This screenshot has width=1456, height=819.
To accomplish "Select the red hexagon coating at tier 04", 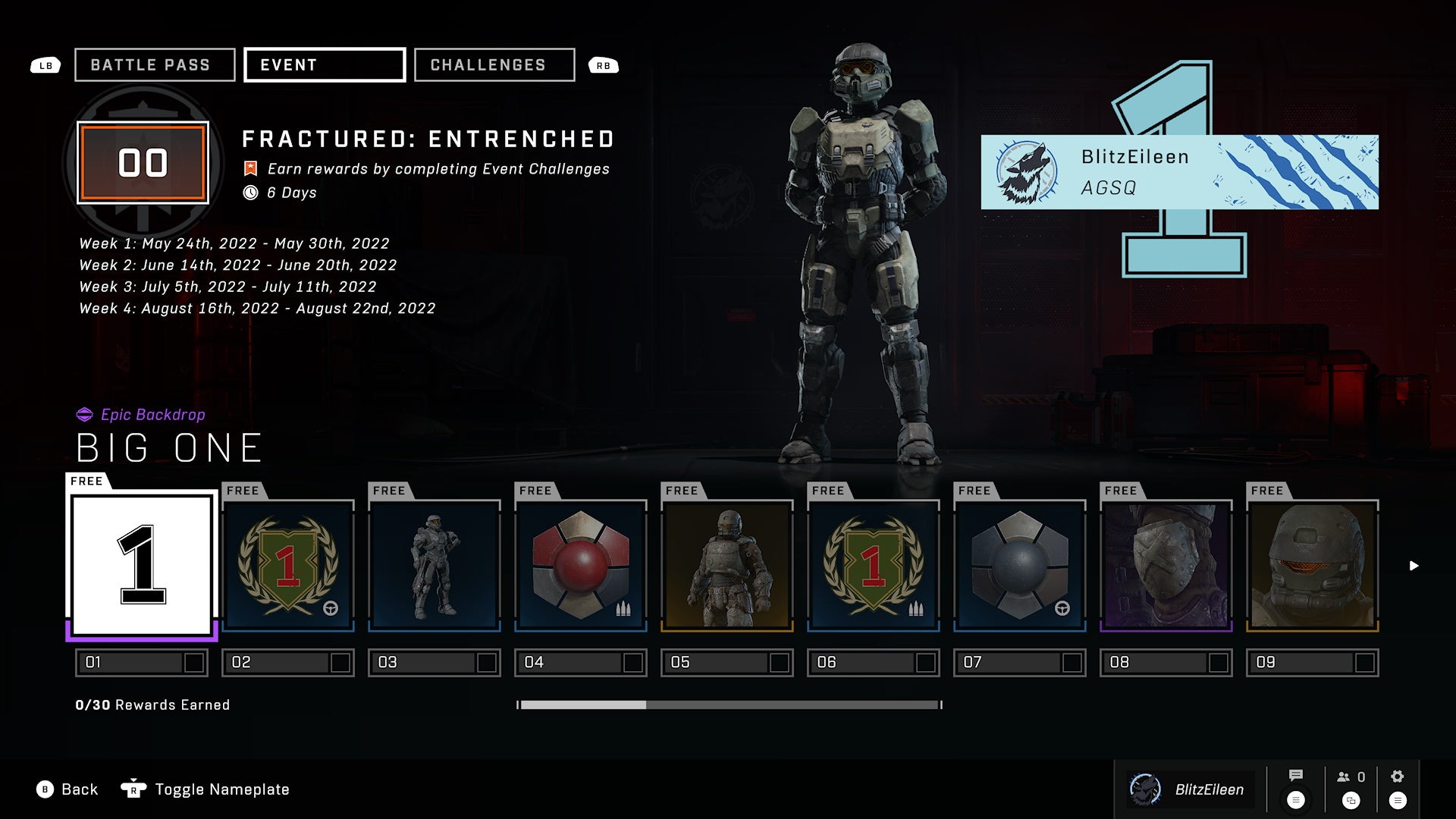I will (x=581, y=566).
